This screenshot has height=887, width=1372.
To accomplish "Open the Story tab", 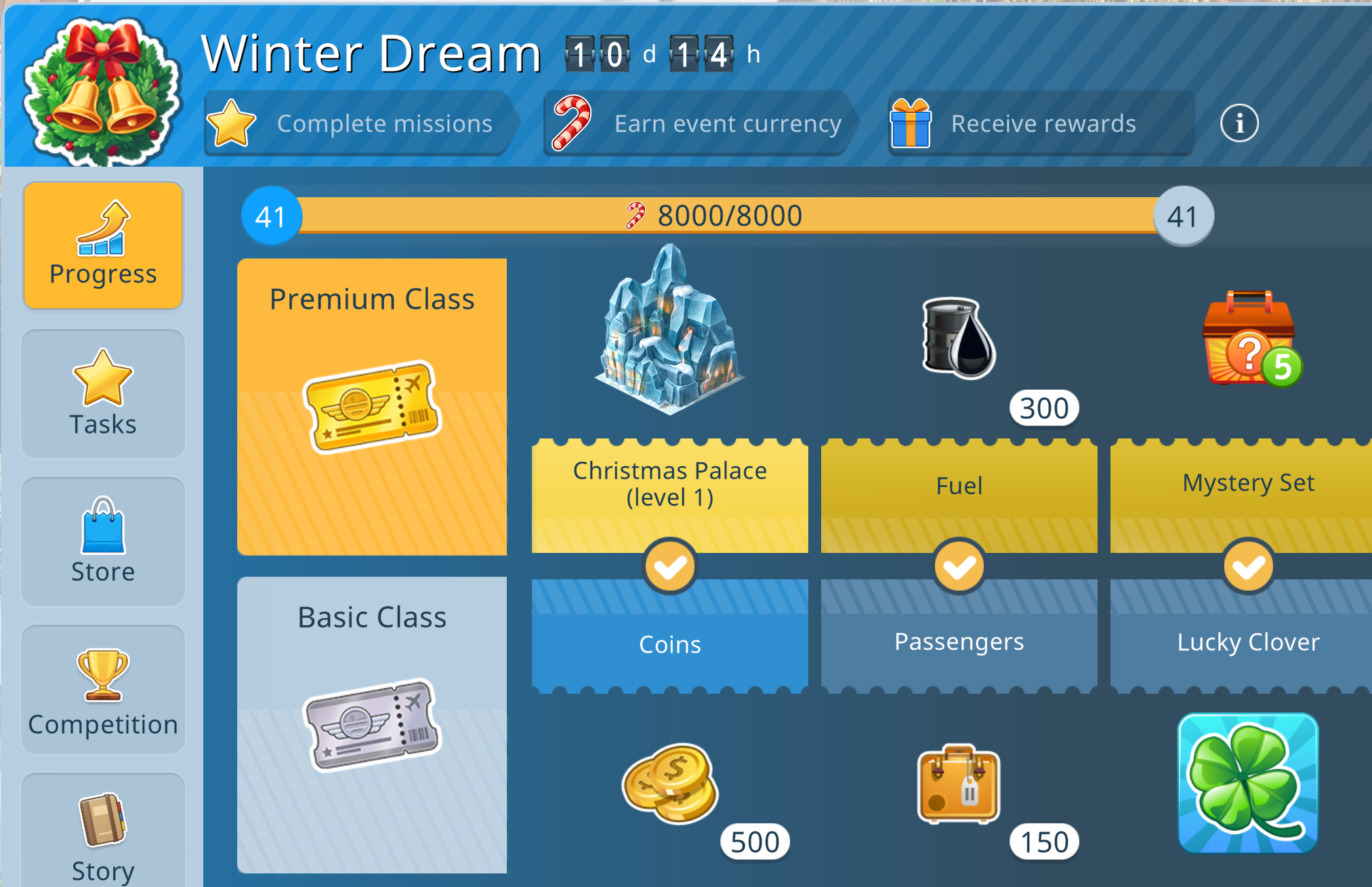I will 103,833.
